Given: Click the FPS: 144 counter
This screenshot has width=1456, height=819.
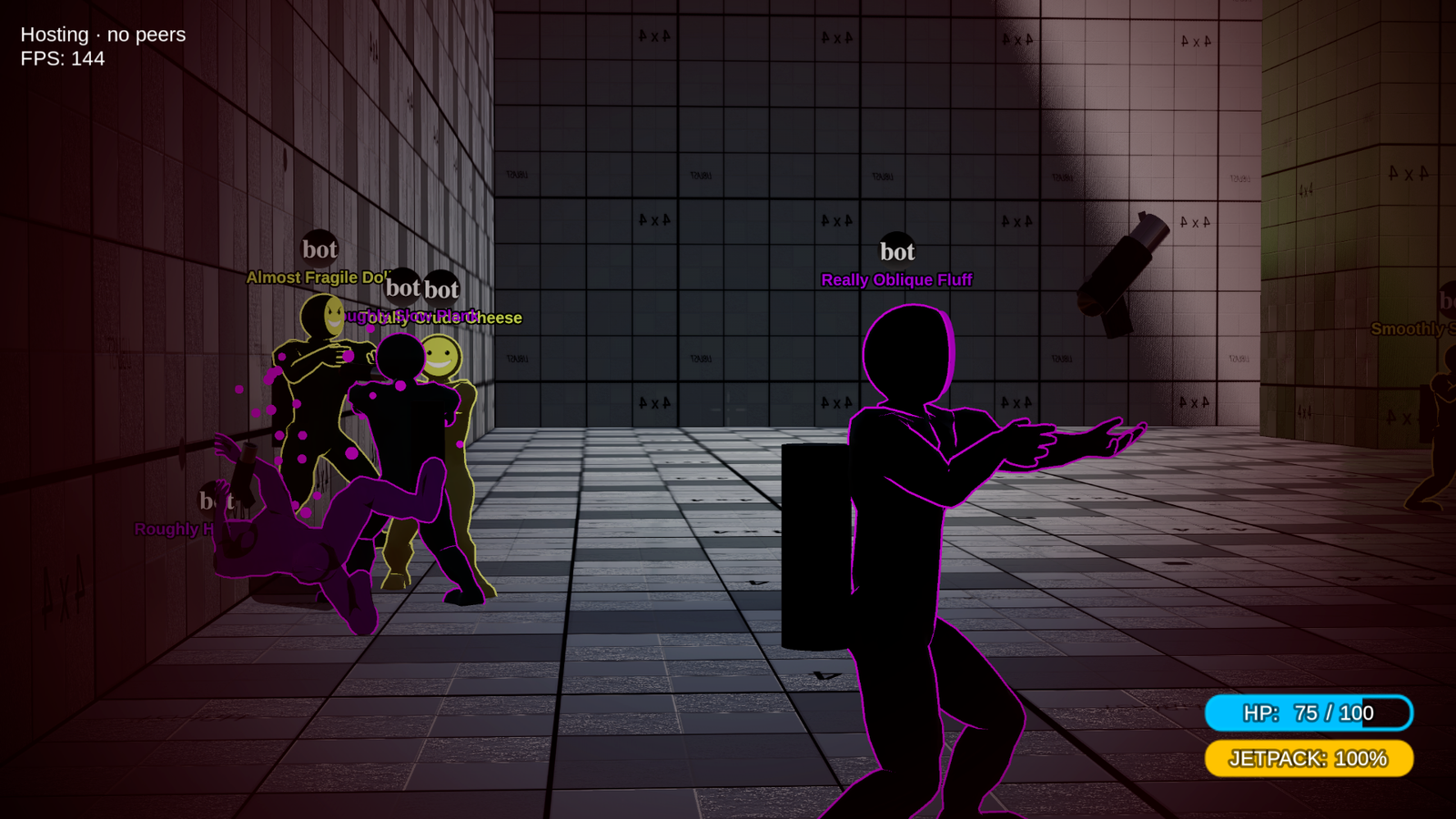Looking at the screenshot, I should (61, 59).
